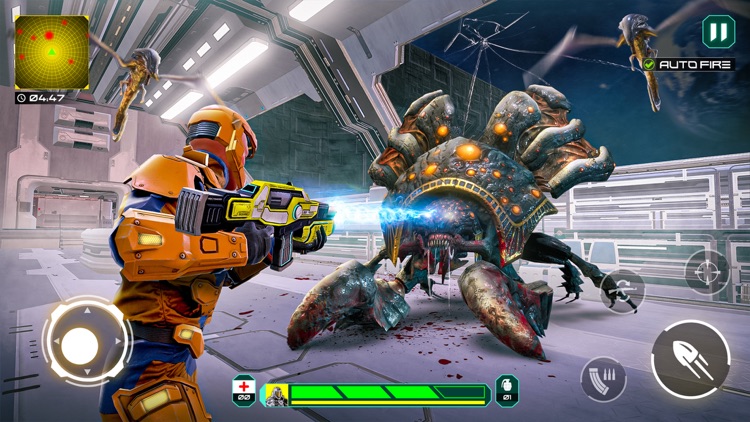750x422 pixels.
Task: Fire the weapon with the bullet button
Action: click(x=690, y=360)
